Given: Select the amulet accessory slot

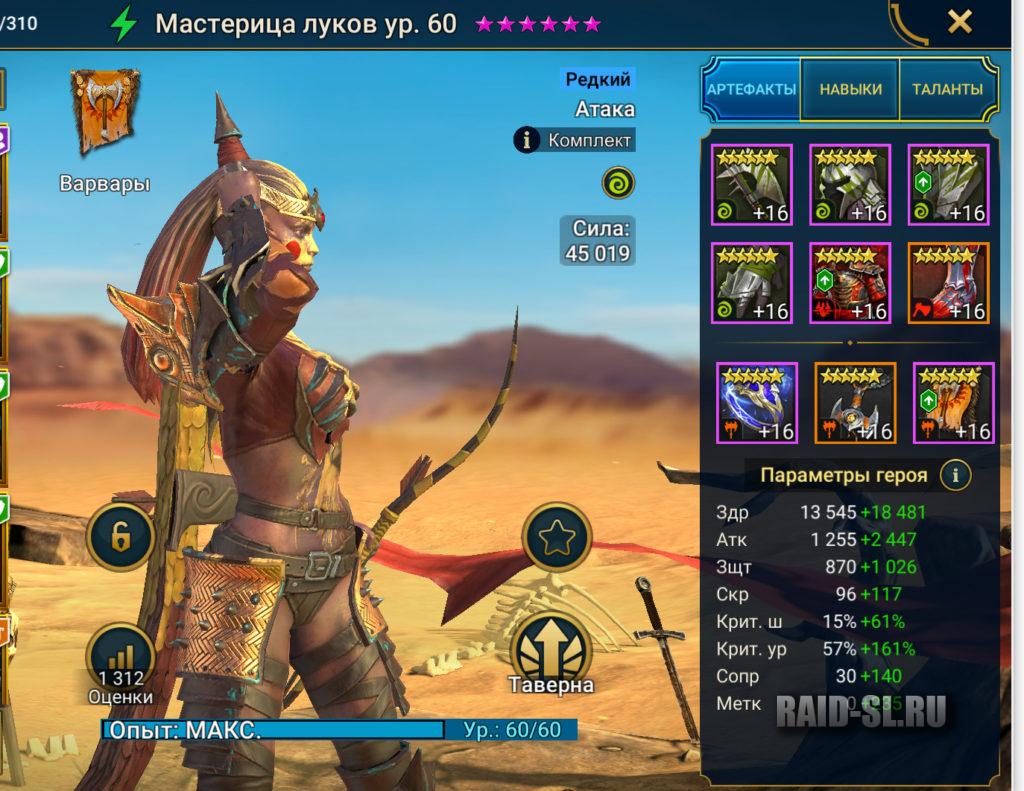Looking at the screenshot, I should (855, 403).
